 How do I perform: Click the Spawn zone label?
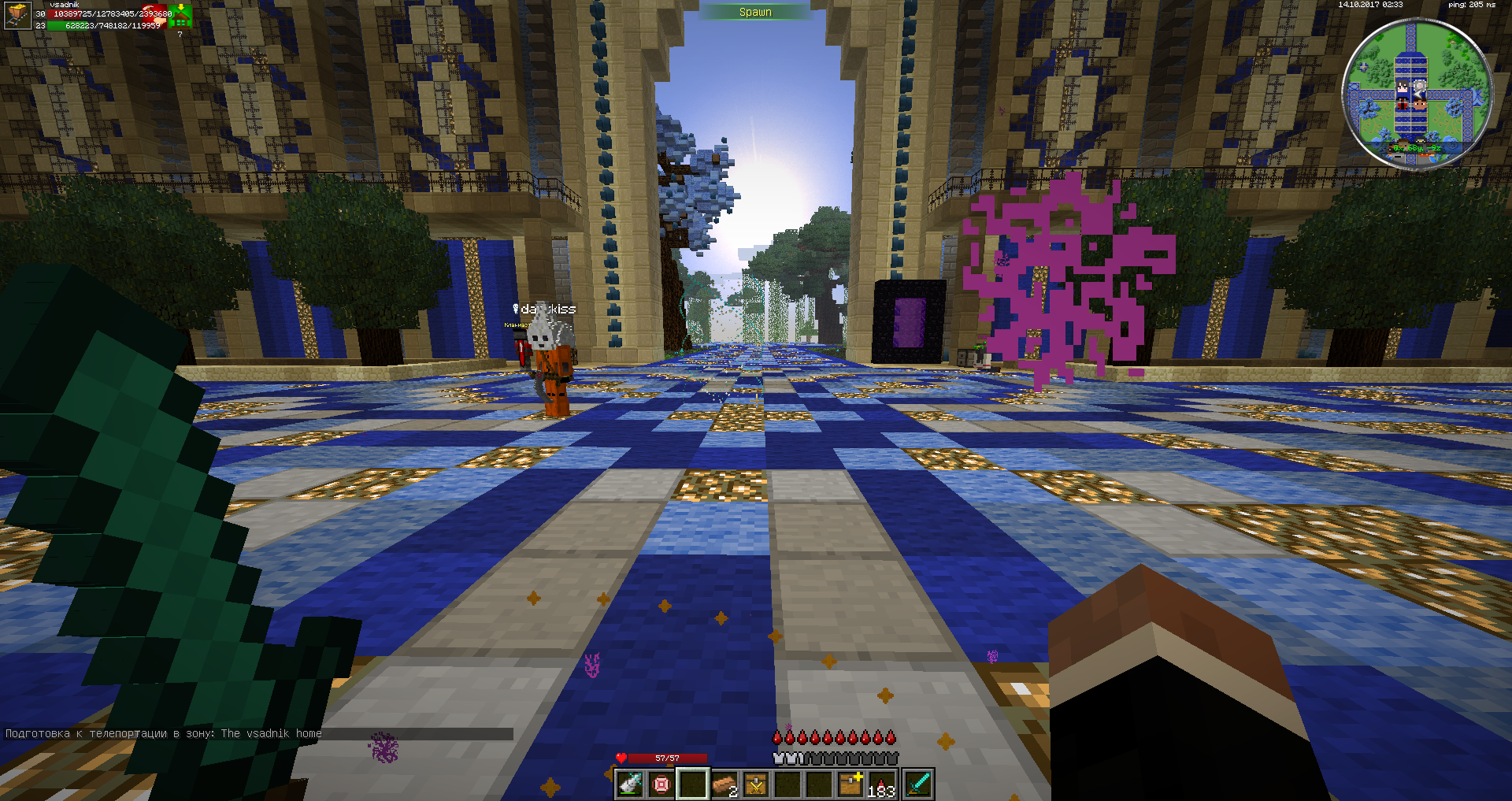755,12
